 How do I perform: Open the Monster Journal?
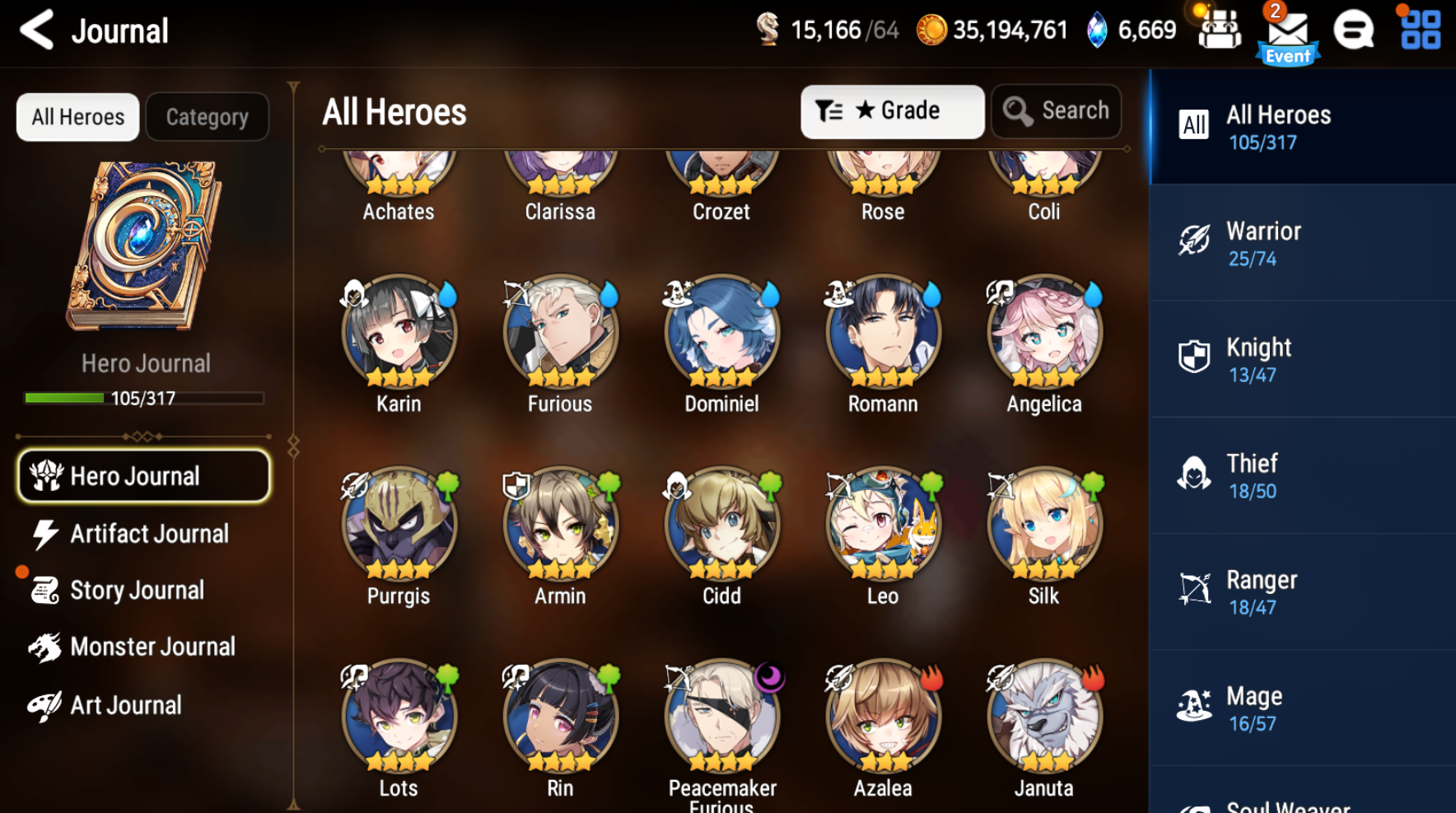(152, 647)
